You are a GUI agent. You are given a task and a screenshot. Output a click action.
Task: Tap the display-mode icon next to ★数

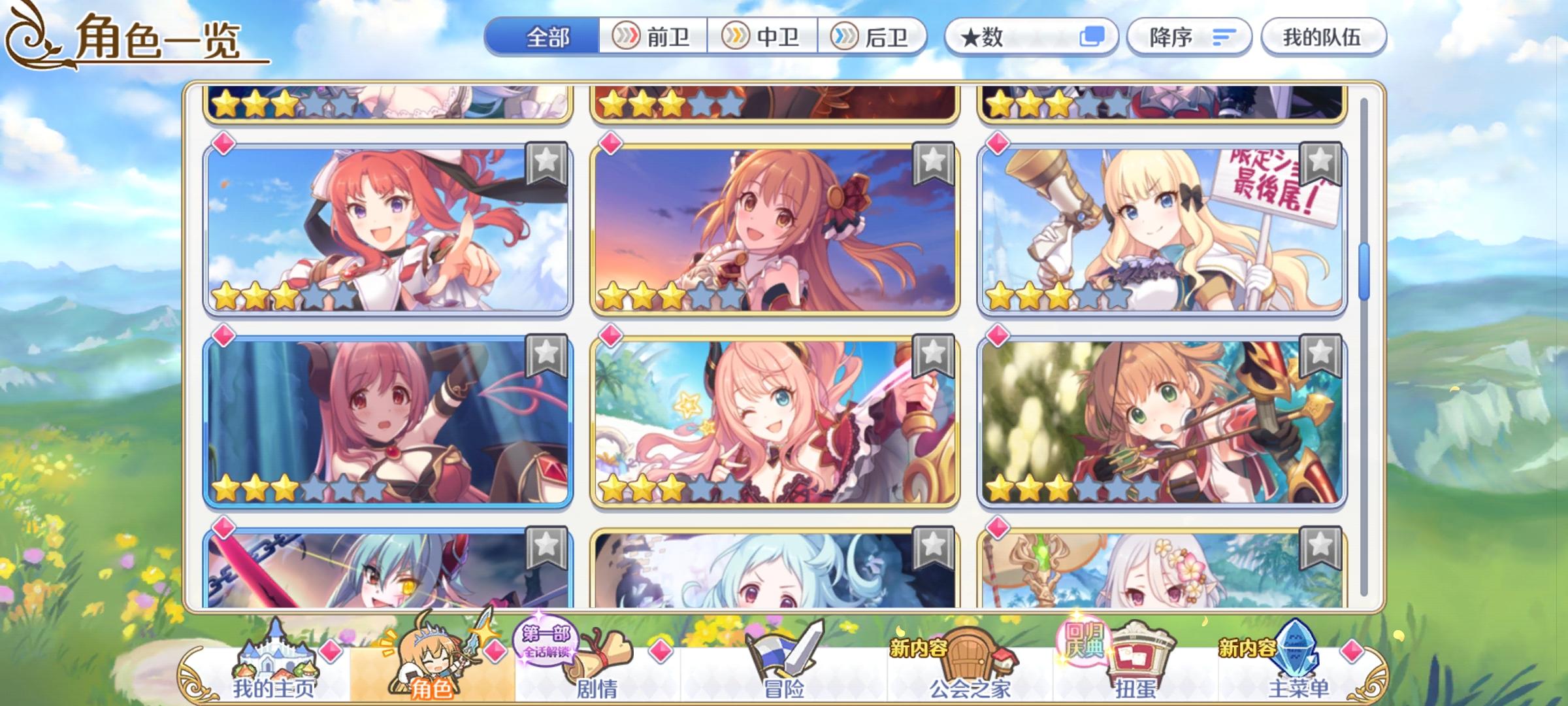pyautogui.click(x=1096, y=37)
